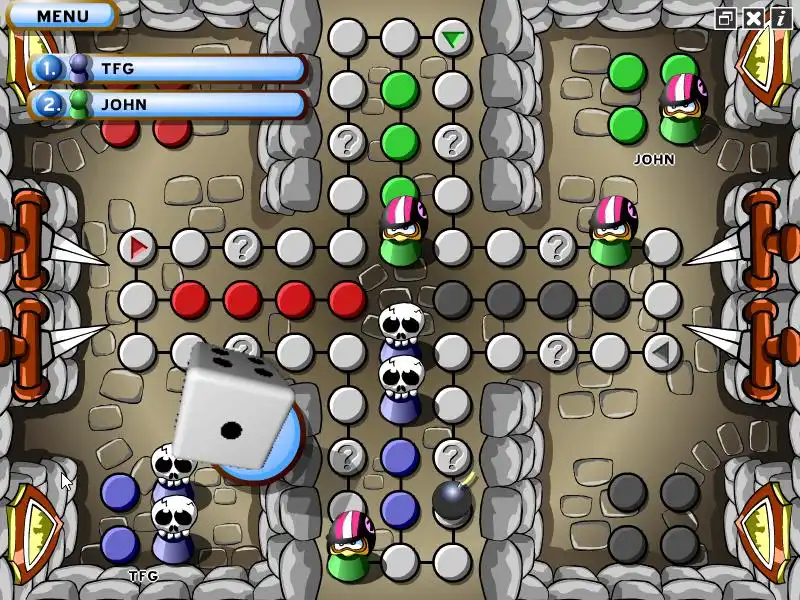Open the MENU button
800x600 pixels.
click(x=61, y=16)
